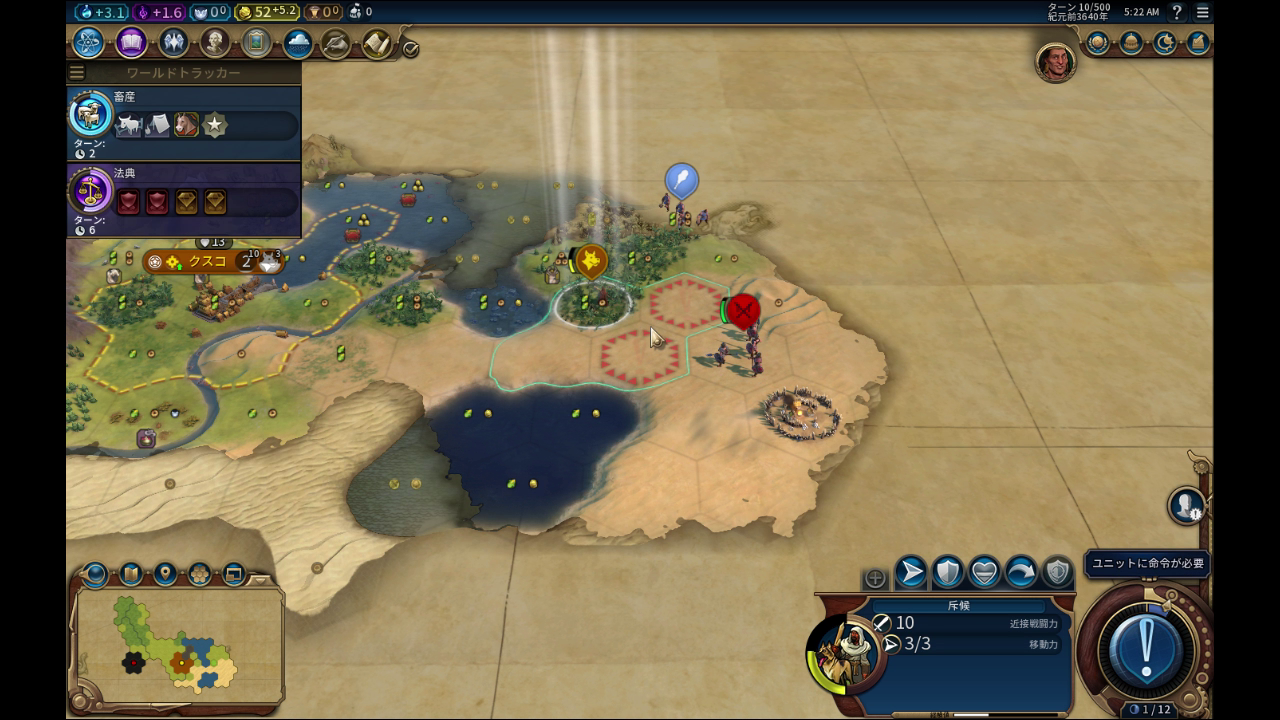Image resolution: width=1280 pixels, height=720 pixels.
Task: Skip the unit's turn with curved arrow
Action: click(x=1021, y=573)
